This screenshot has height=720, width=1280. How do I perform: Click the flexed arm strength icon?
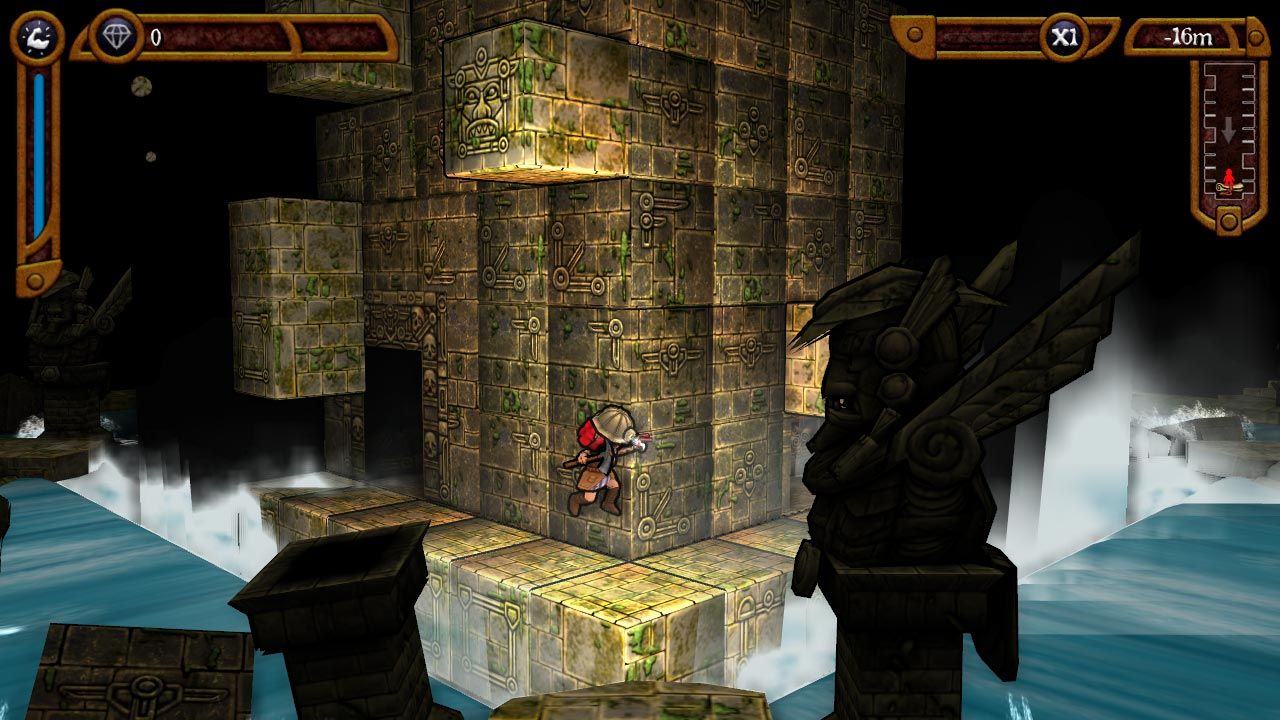(38, 37)
